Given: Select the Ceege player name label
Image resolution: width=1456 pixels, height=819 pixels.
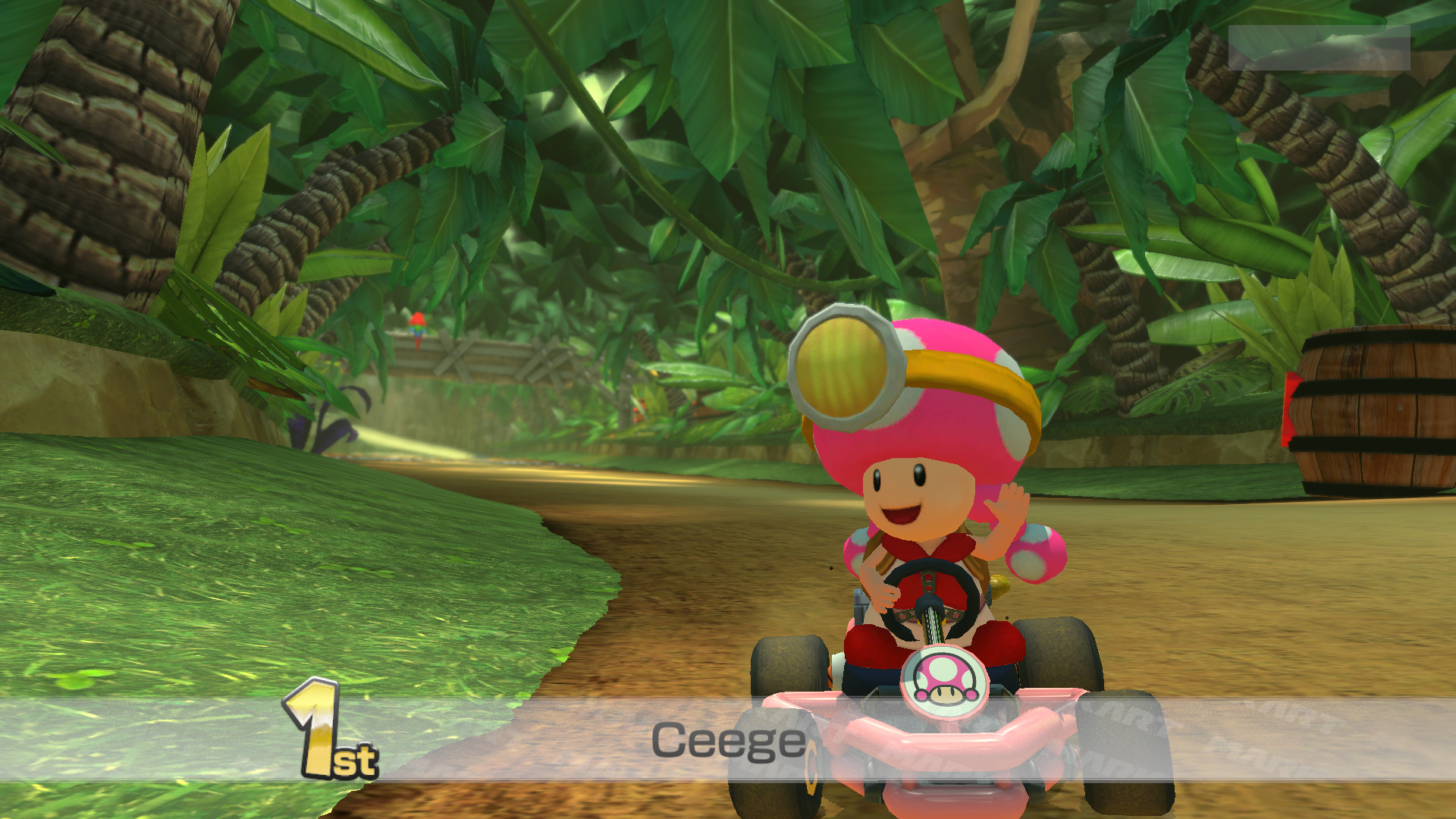Looking at the screenshot, I should coord(730,742).
